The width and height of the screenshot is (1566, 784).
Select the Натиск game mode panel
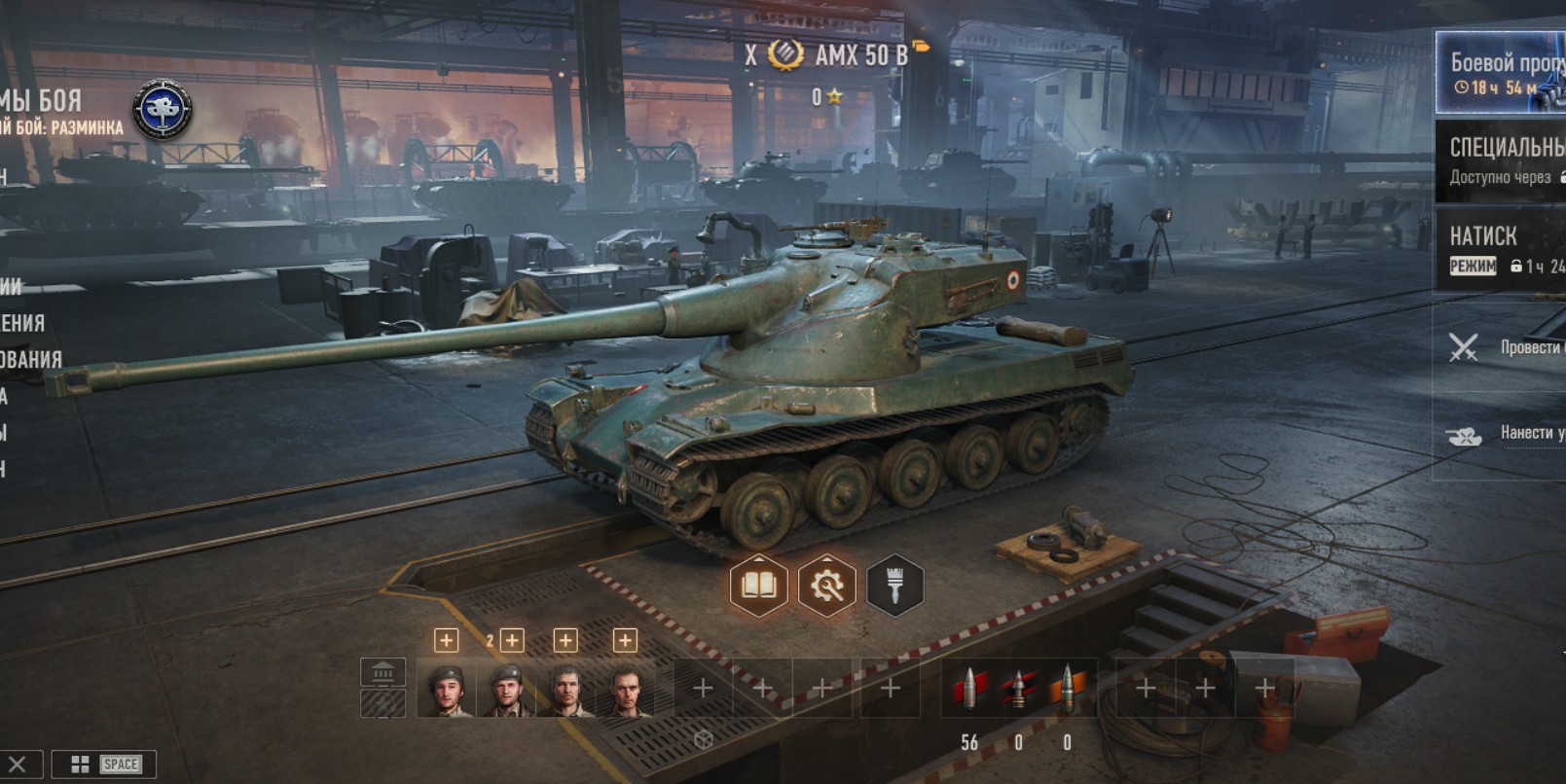(x=1500, y=249)
